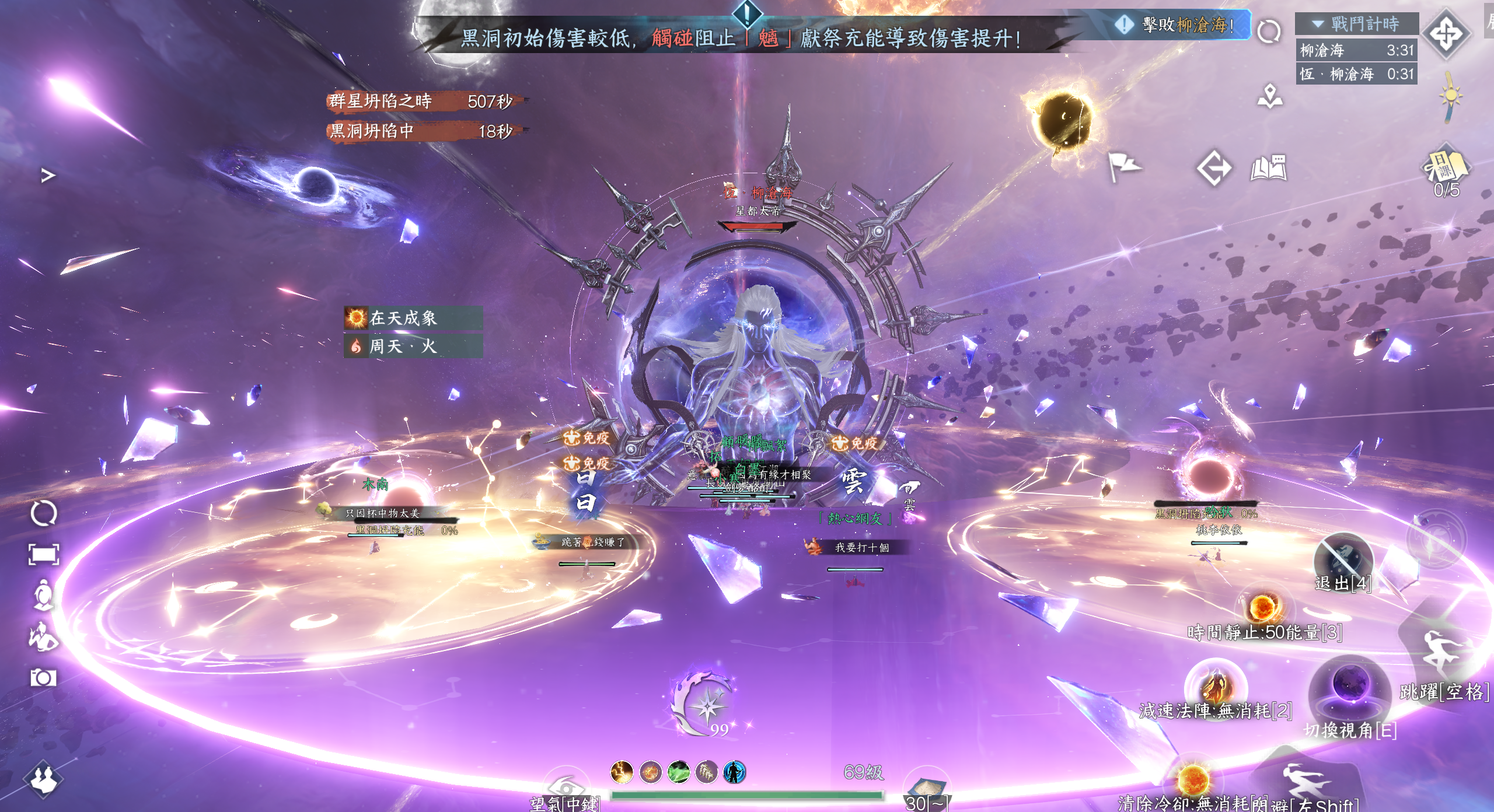Click the diamond exit-arrows icon

[1214, 169]
